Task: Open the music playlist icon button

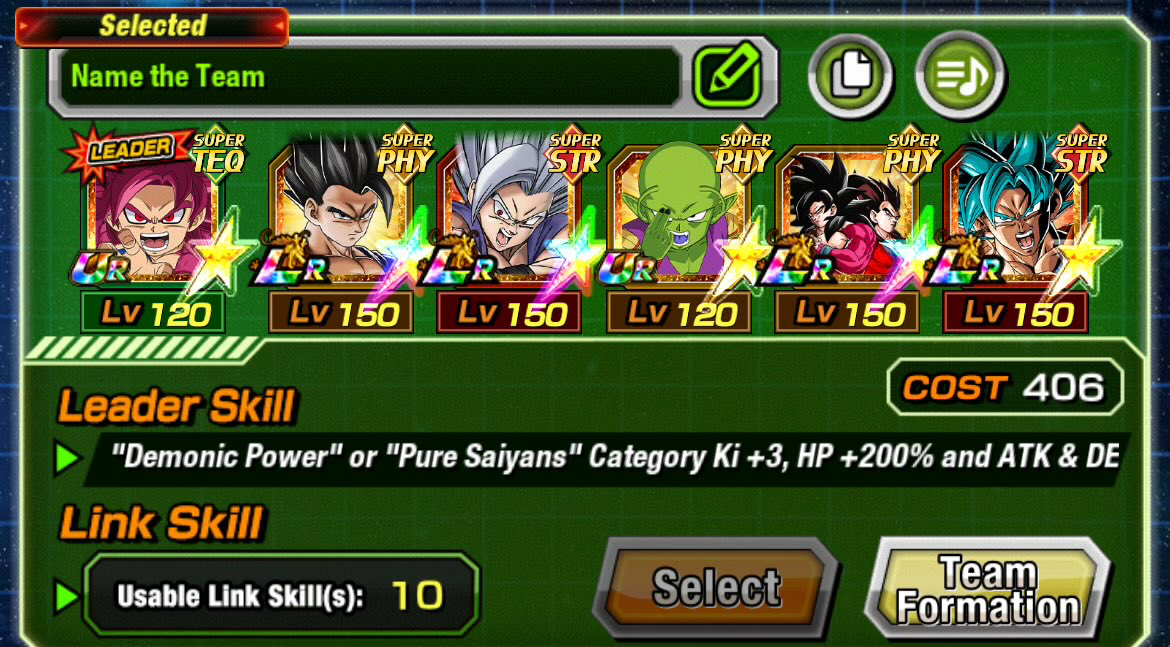Action: click(960, 75)
